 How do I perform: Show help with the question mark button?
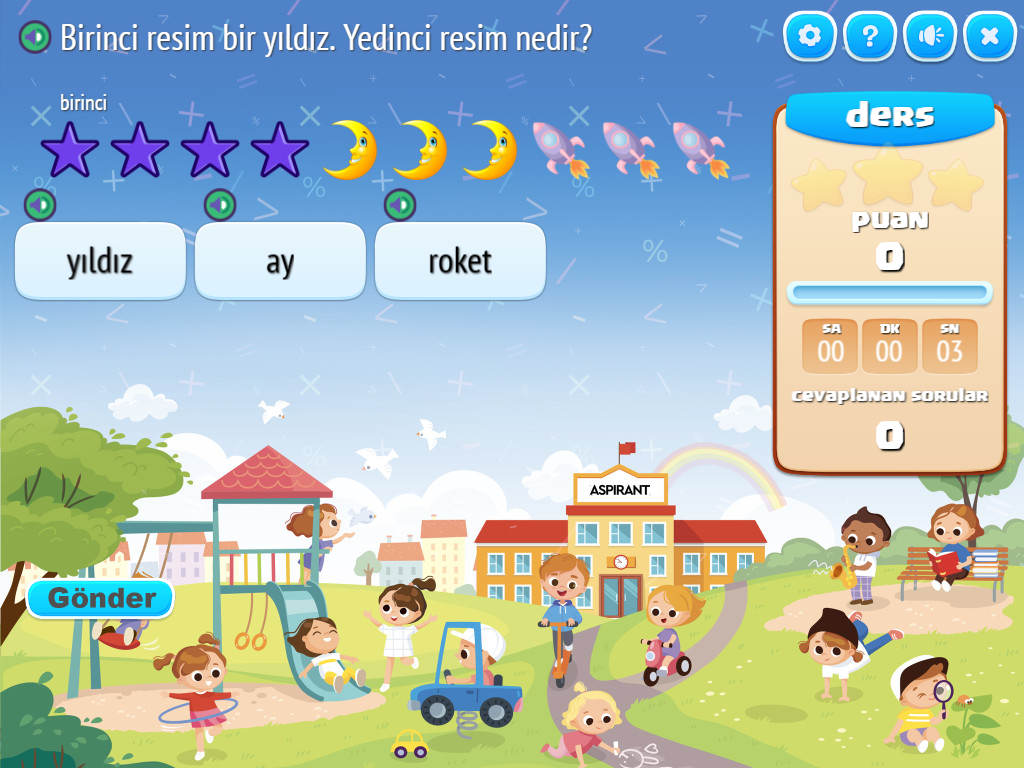click(870, 37)
